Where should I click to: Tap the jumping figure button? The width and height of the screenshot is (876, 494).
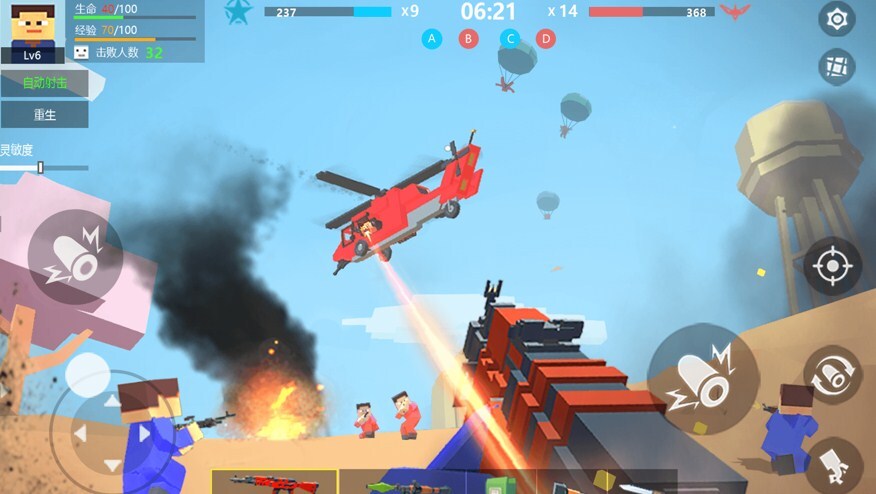point(834,464)
